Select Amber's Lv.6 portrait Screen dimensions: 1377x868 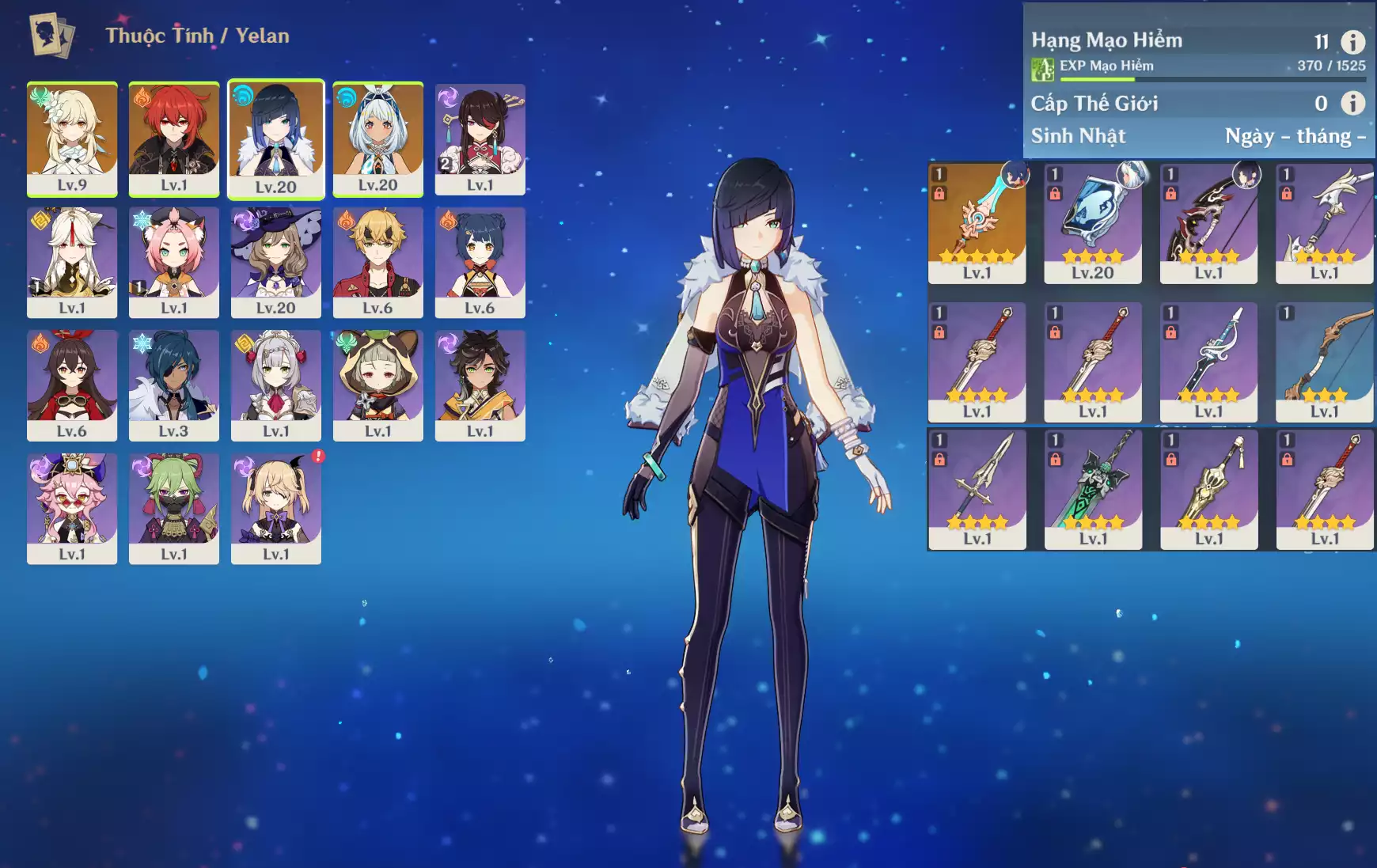[x=72, y=385]
